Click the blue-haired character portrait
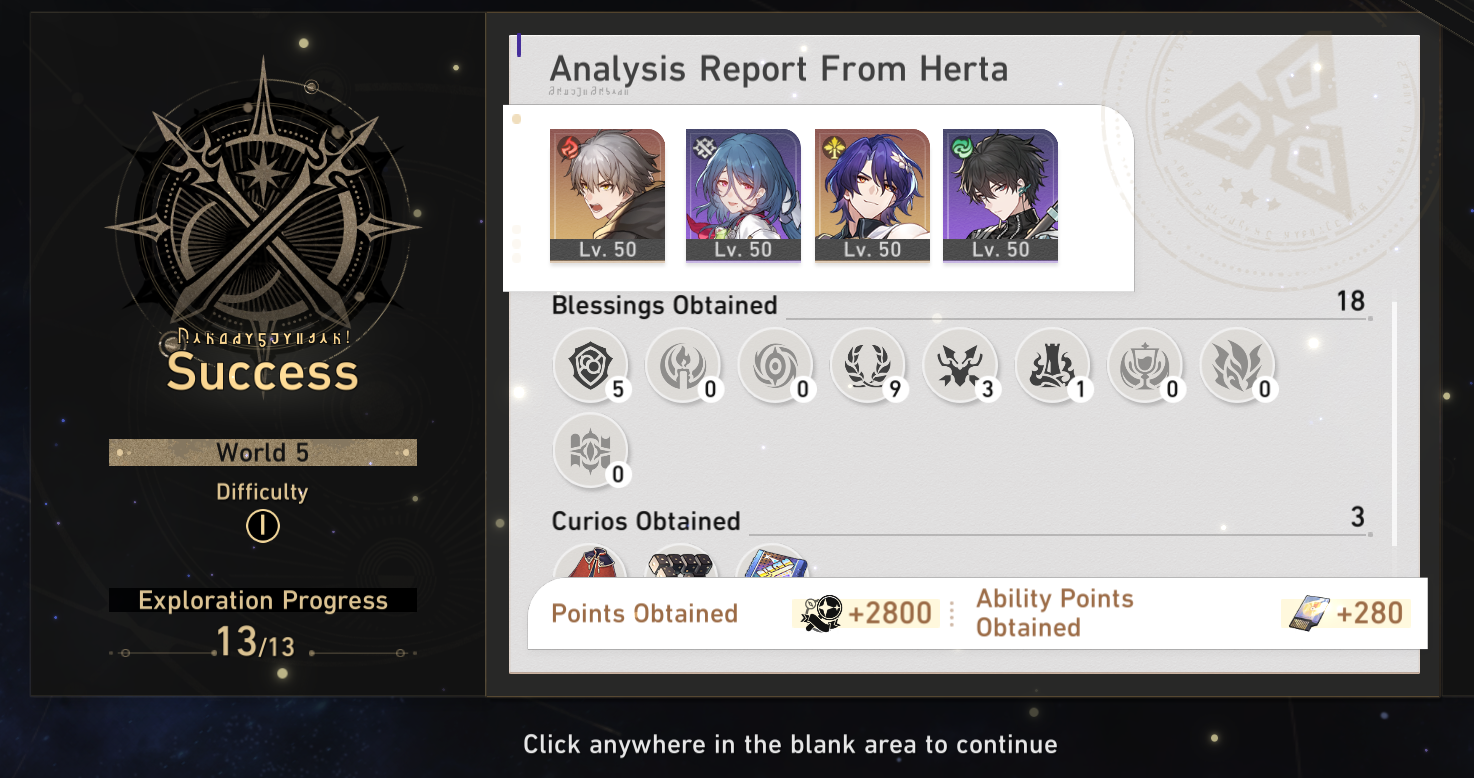The width and height of the screenshot is (1474, 778). coord(743,195)
